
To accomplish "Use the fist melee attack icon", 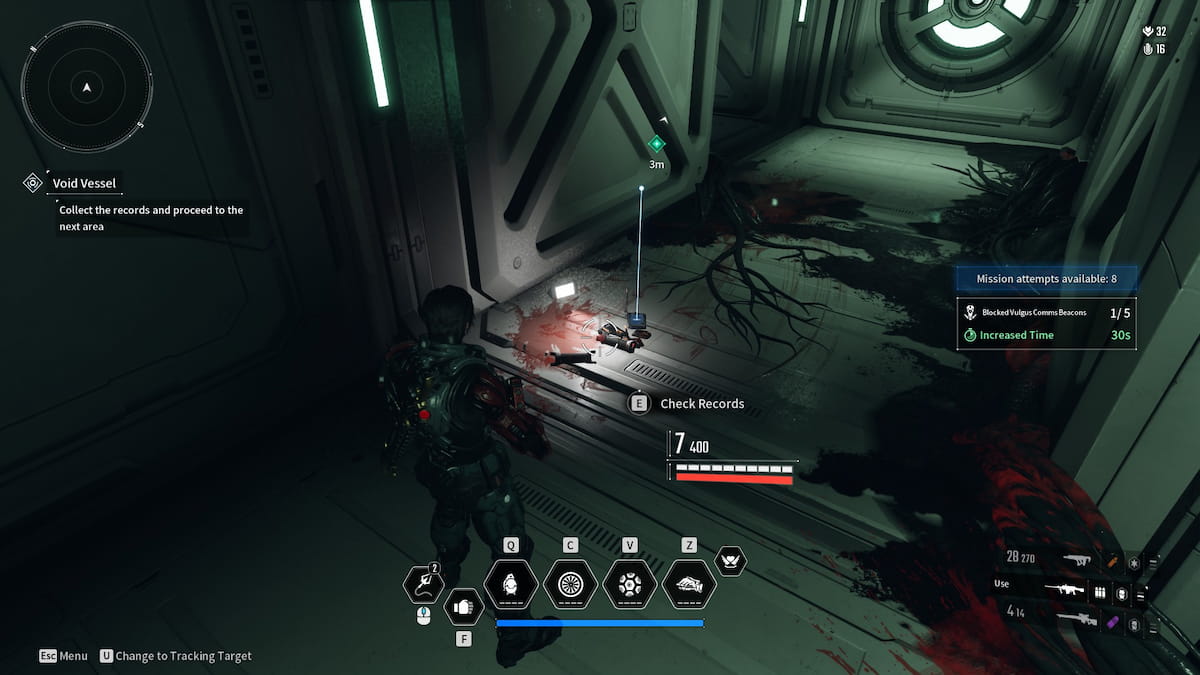I will pyautogui.click(x=463, y=604).
